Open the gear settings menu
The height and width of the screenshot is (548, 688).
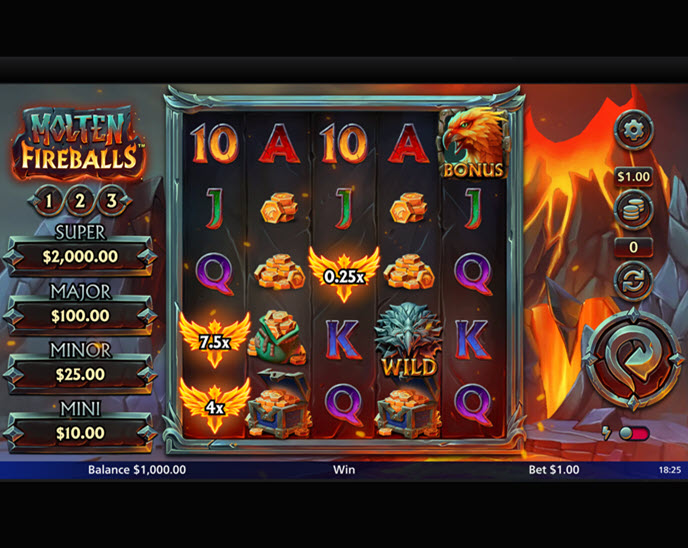point(633,130)
